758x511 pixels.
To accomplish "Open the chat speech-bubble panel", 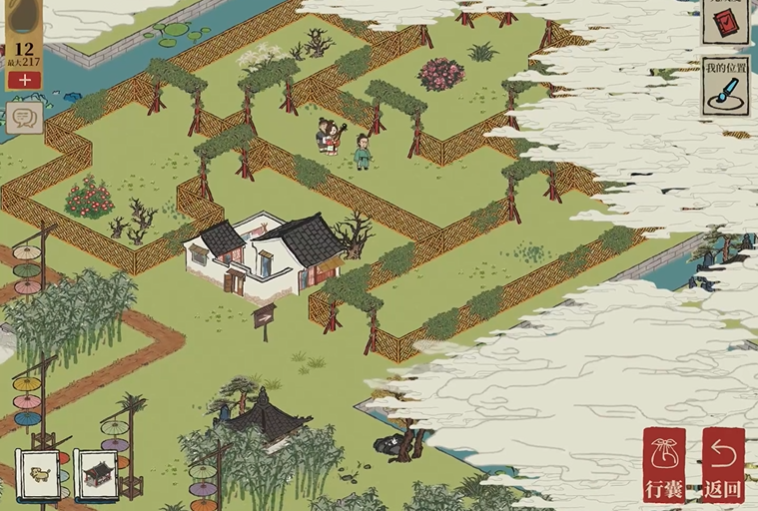I will point(24,118).
